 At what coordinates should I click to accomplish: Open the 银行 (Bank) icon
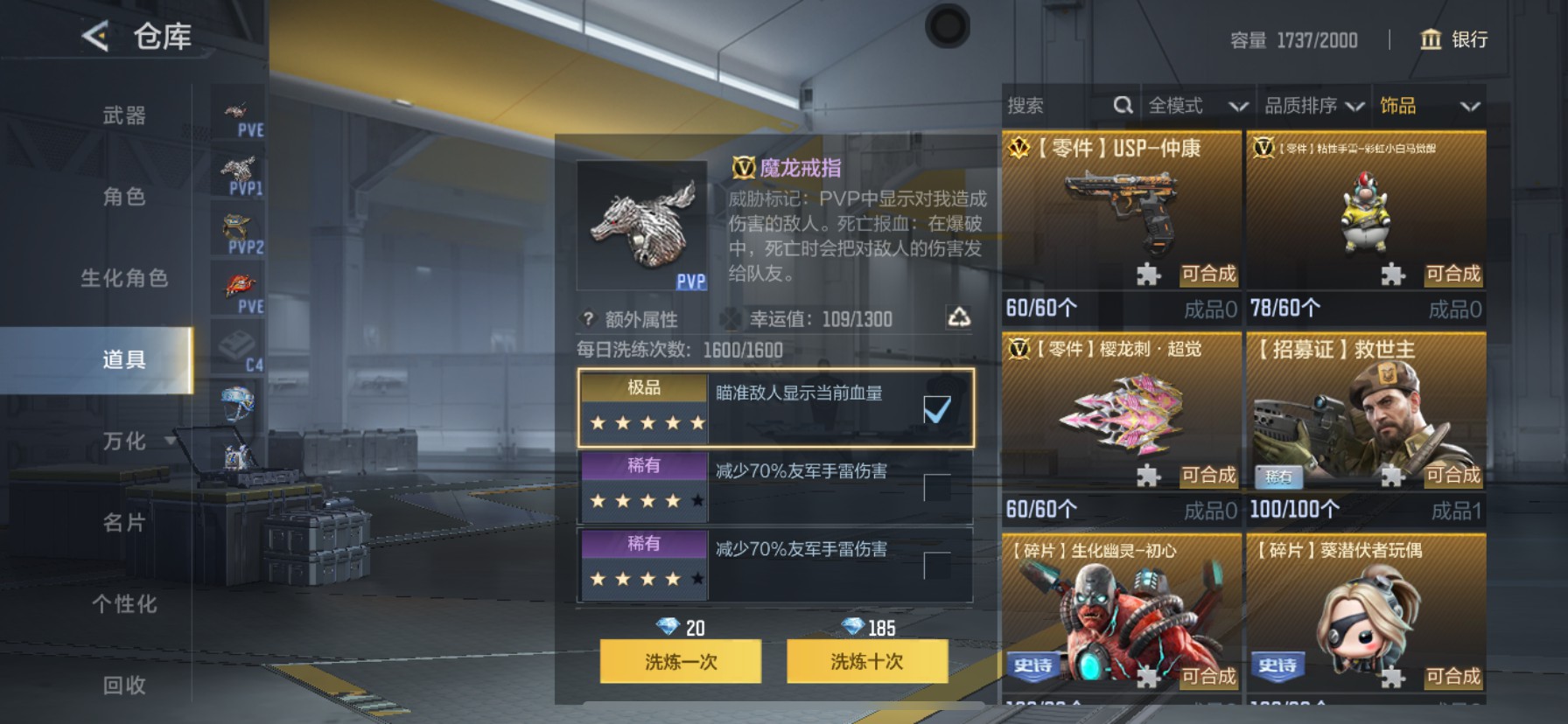point(1431,39)
